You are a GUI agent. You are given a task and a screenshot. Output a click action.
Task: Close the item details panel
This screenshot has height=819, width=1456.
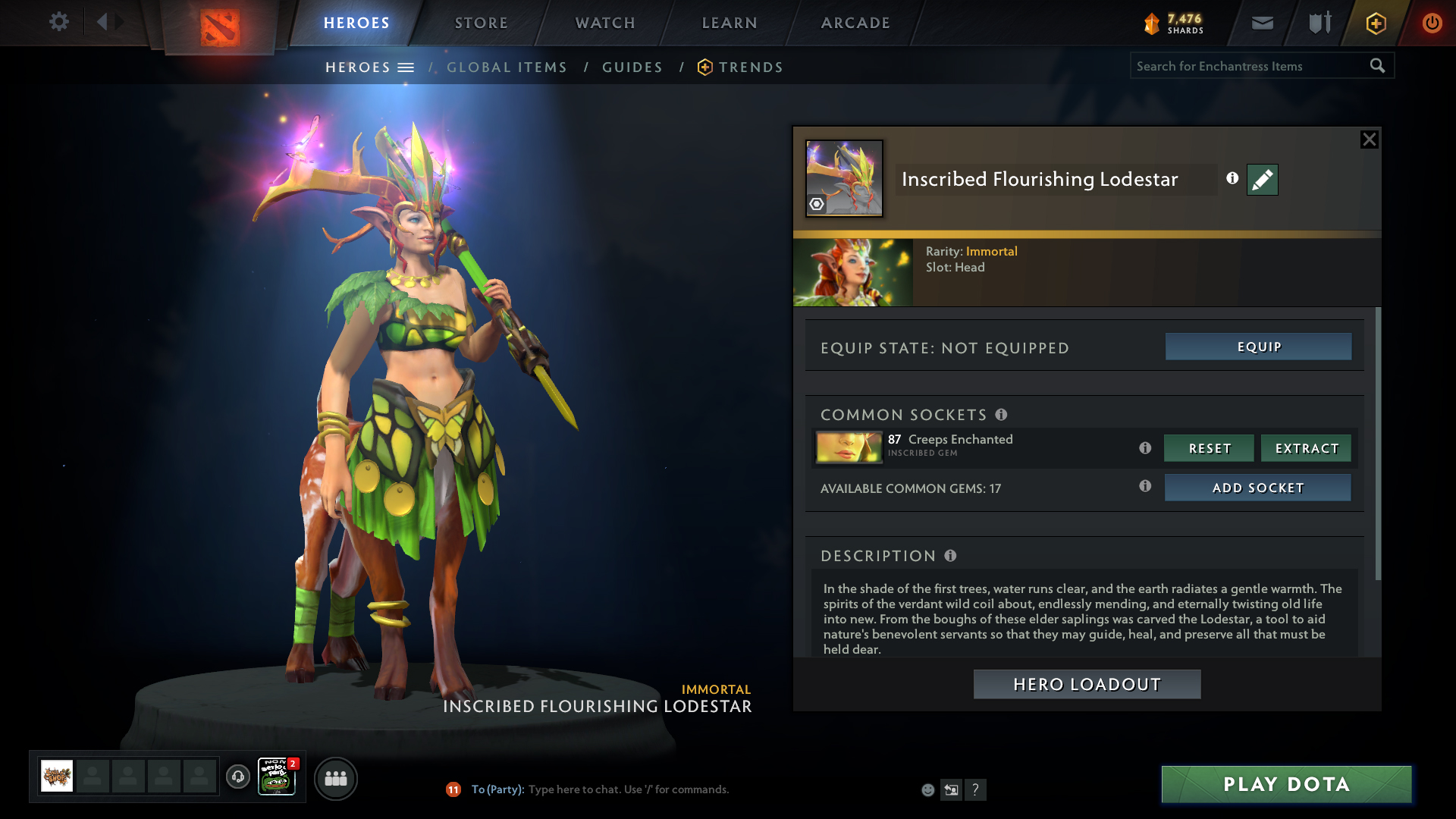(x=1369, y=140)
